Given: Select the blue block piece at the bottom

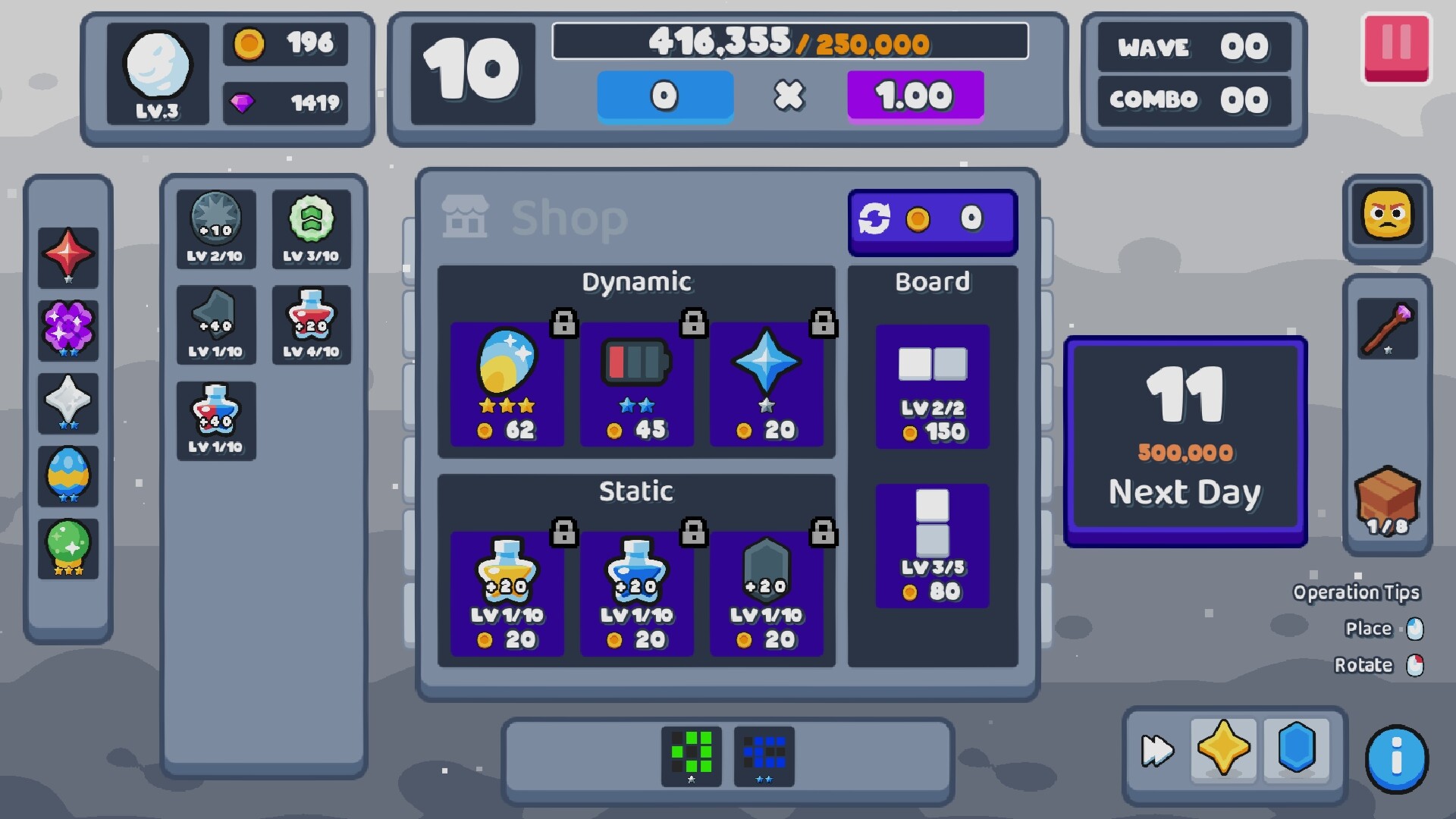Looking at the screenshot, I should point(764,756).
